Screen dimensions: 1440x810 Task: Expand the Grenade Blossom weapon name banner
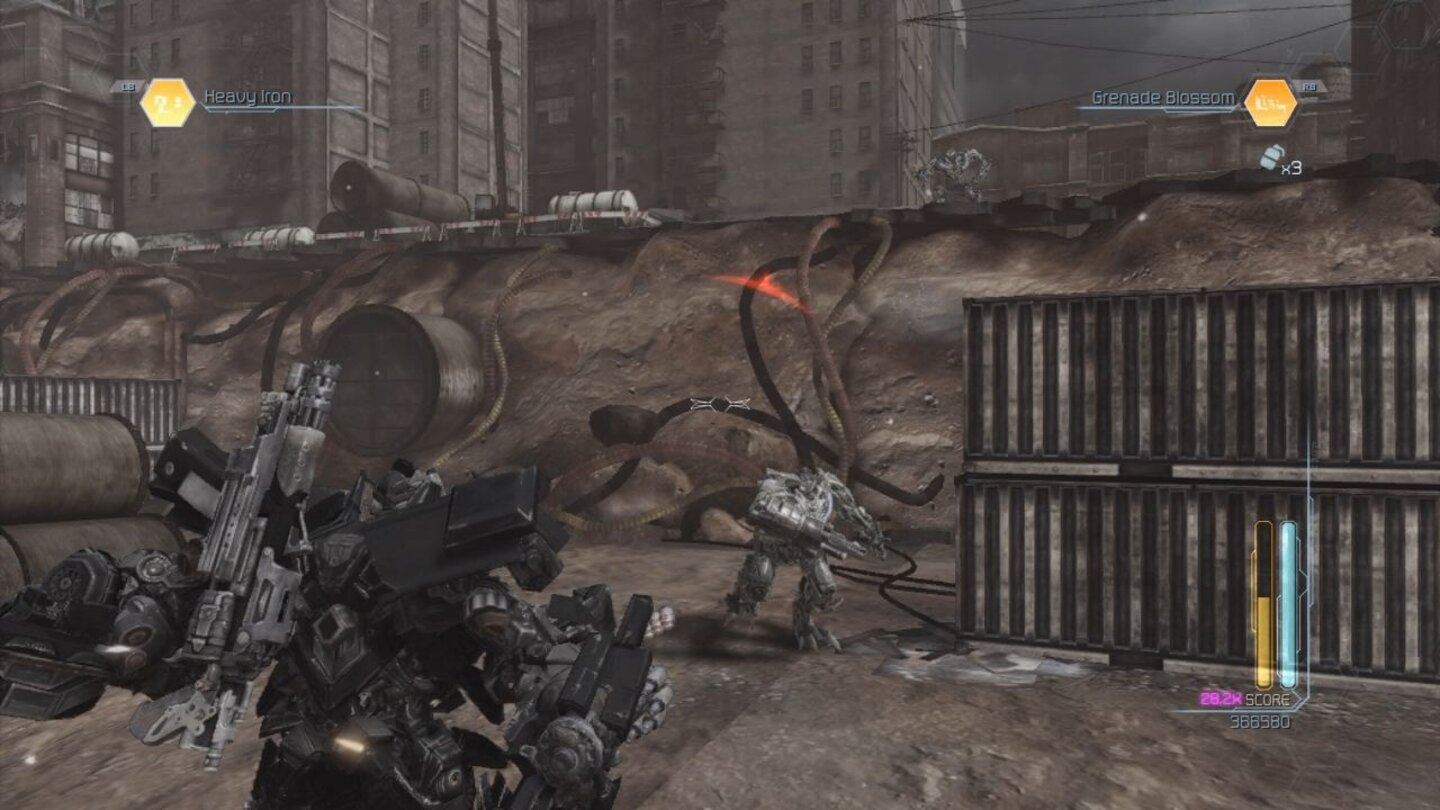(x=1163, y=99)
